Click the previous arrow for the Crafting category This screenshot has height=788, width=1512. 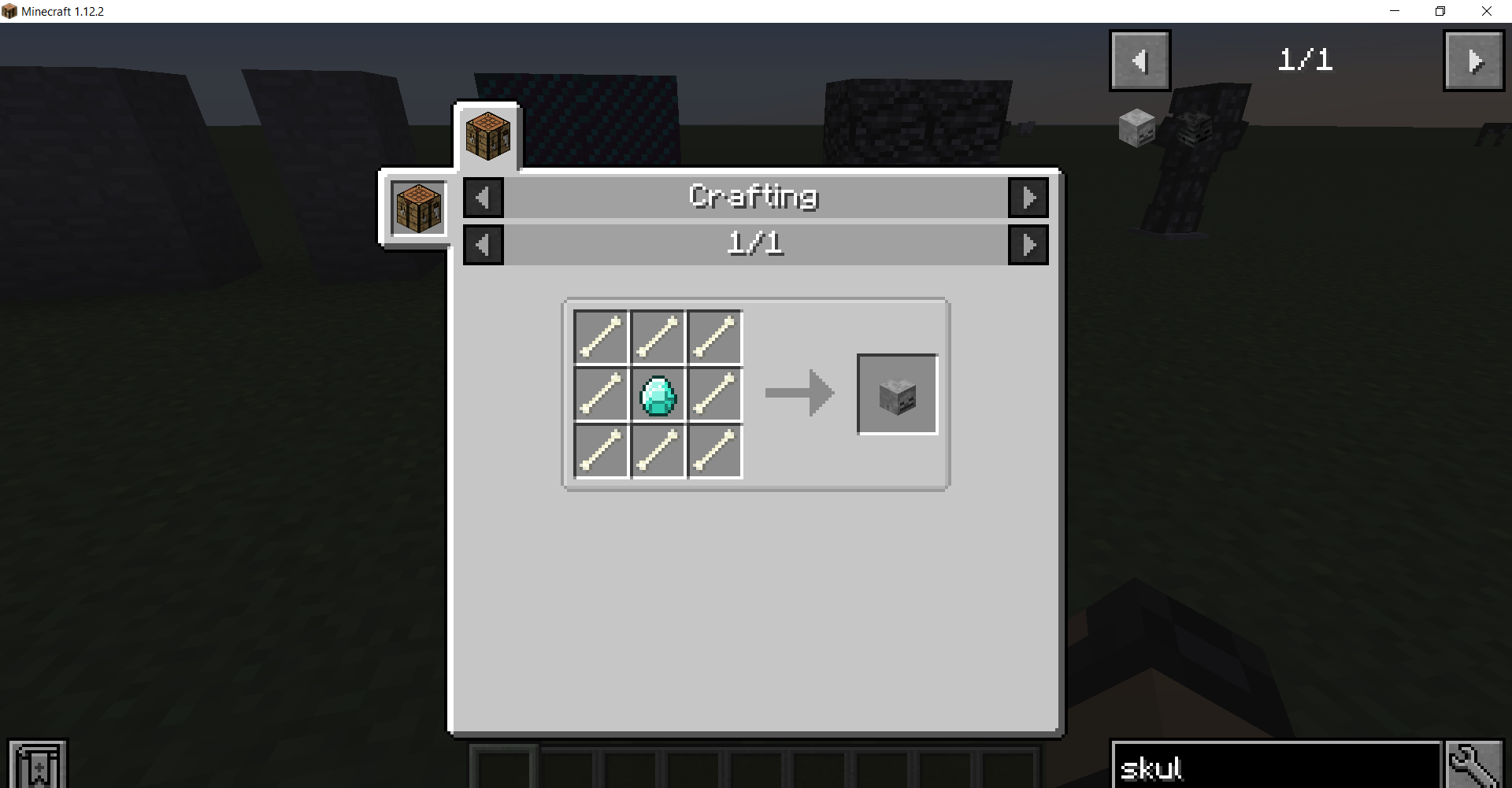pyautogui.click(x=484, y=198)
